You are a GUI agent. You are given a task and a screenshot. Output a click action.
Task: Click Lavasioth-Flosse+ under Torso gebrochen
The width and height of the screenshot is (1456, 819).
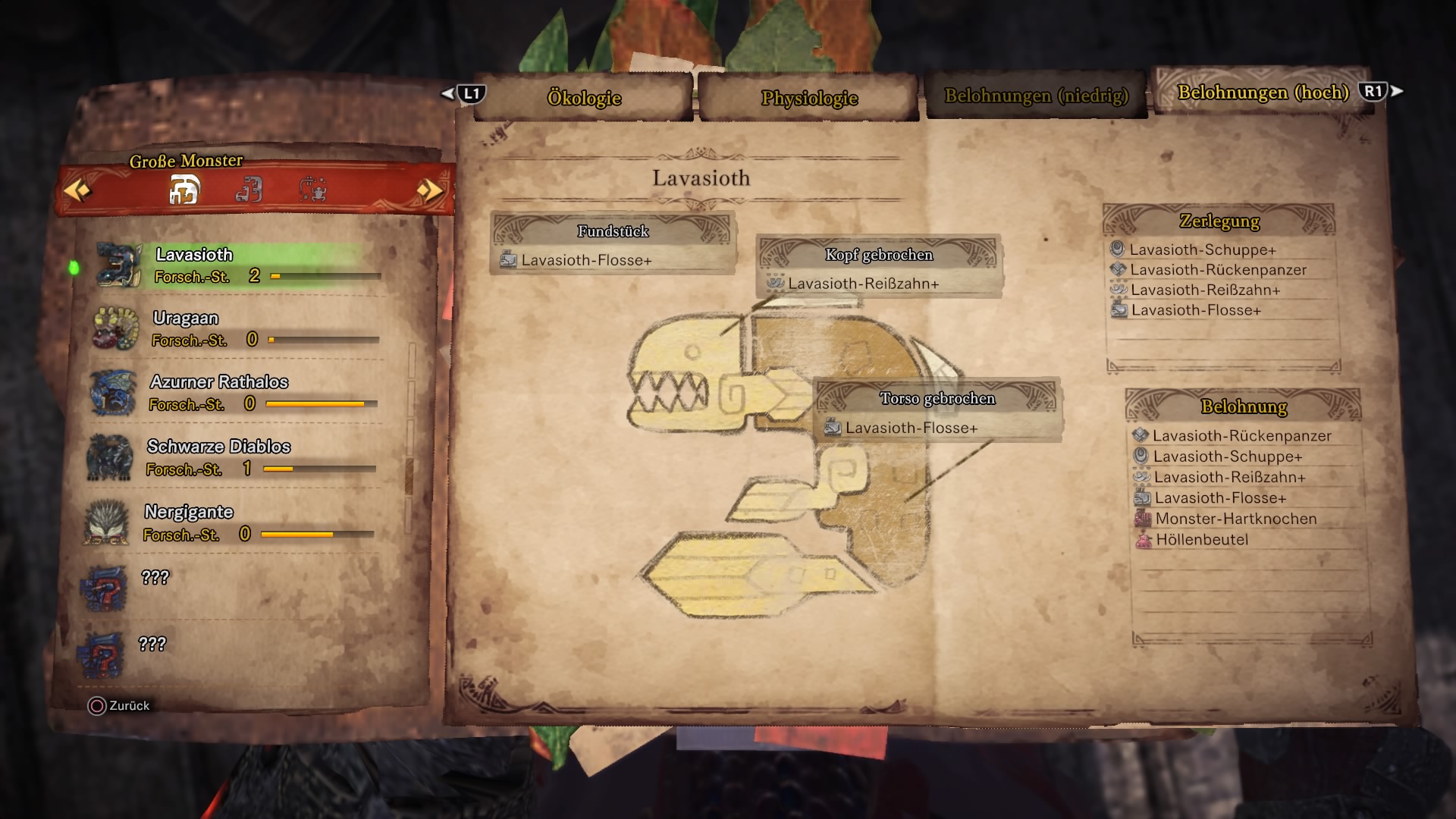point(911,428)
